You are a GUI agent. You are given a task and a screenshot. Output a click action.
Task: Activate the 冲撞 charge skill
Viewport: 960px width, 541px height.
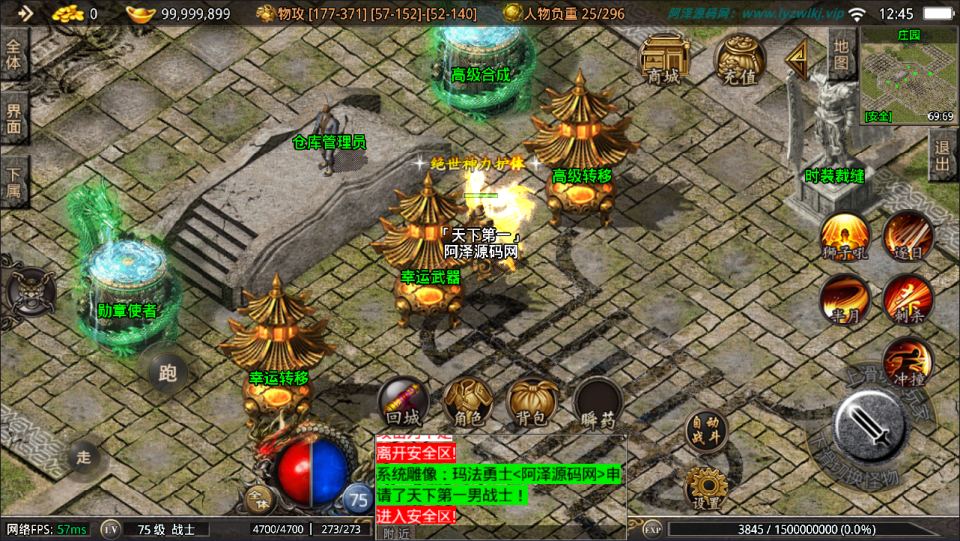907,362
